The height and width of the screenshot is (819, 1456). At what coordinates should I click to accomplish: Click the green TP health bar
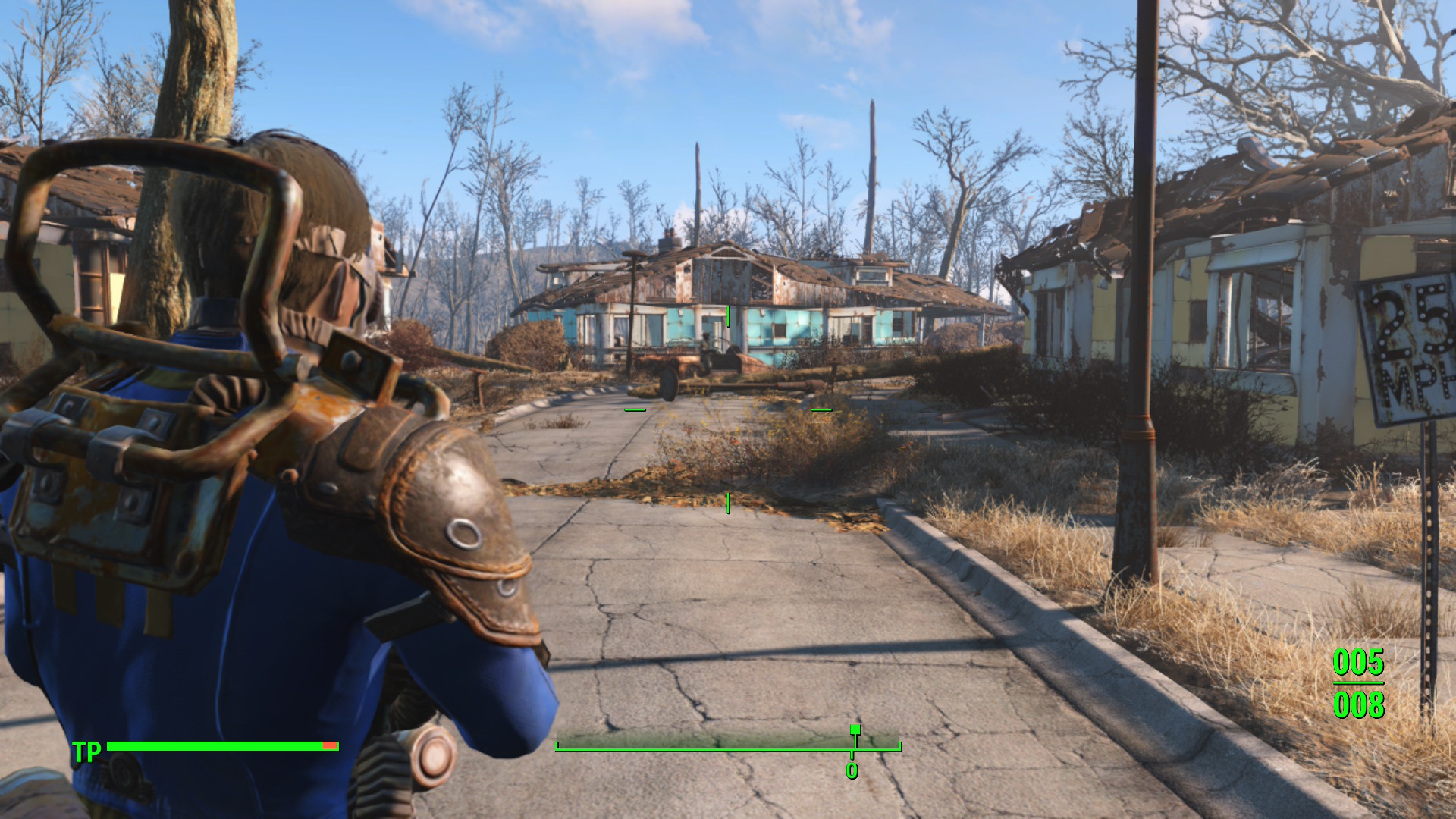click(220, 746)
